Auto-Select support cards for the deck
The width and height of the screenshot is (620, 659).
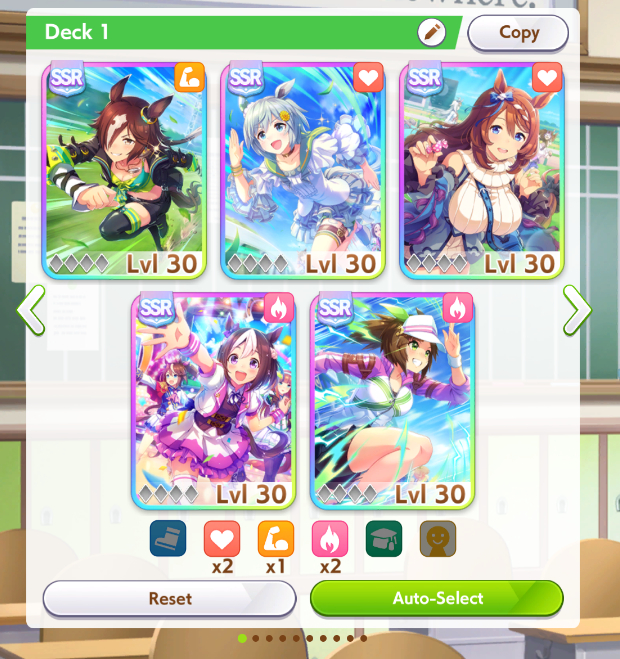point(437,599)
